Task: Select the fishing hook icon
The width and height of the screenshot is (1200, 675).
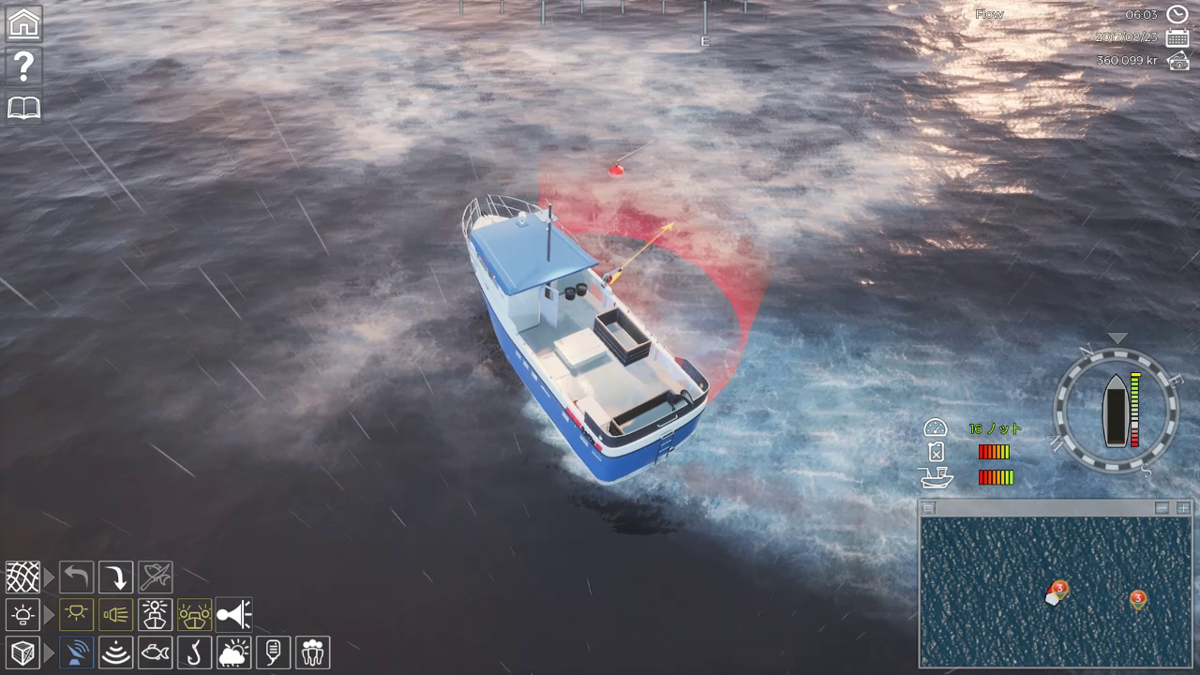Action: click(x=194, y=653)
